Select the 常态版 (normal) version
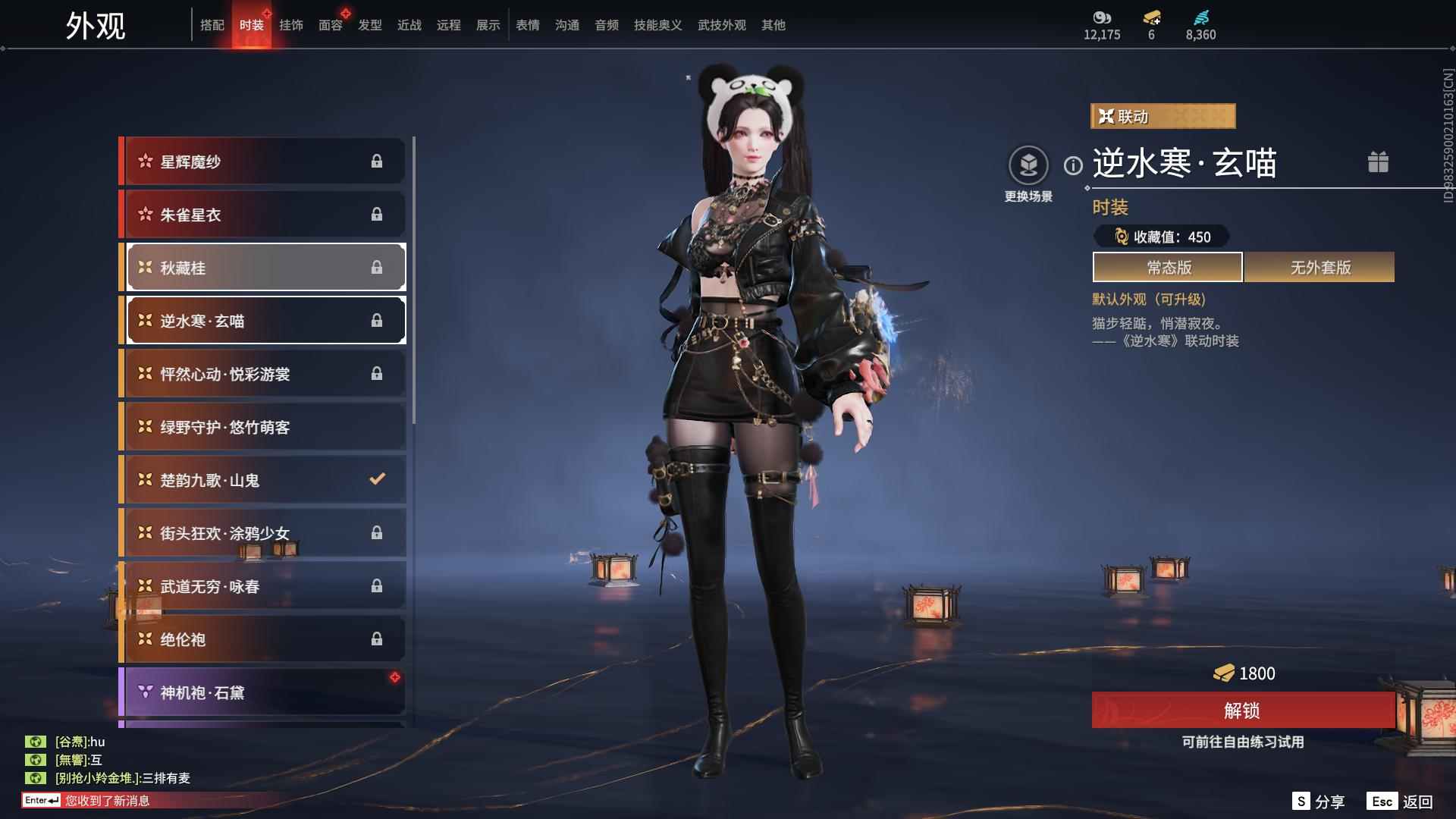 pyautogui.click(x=1166, y=267)
